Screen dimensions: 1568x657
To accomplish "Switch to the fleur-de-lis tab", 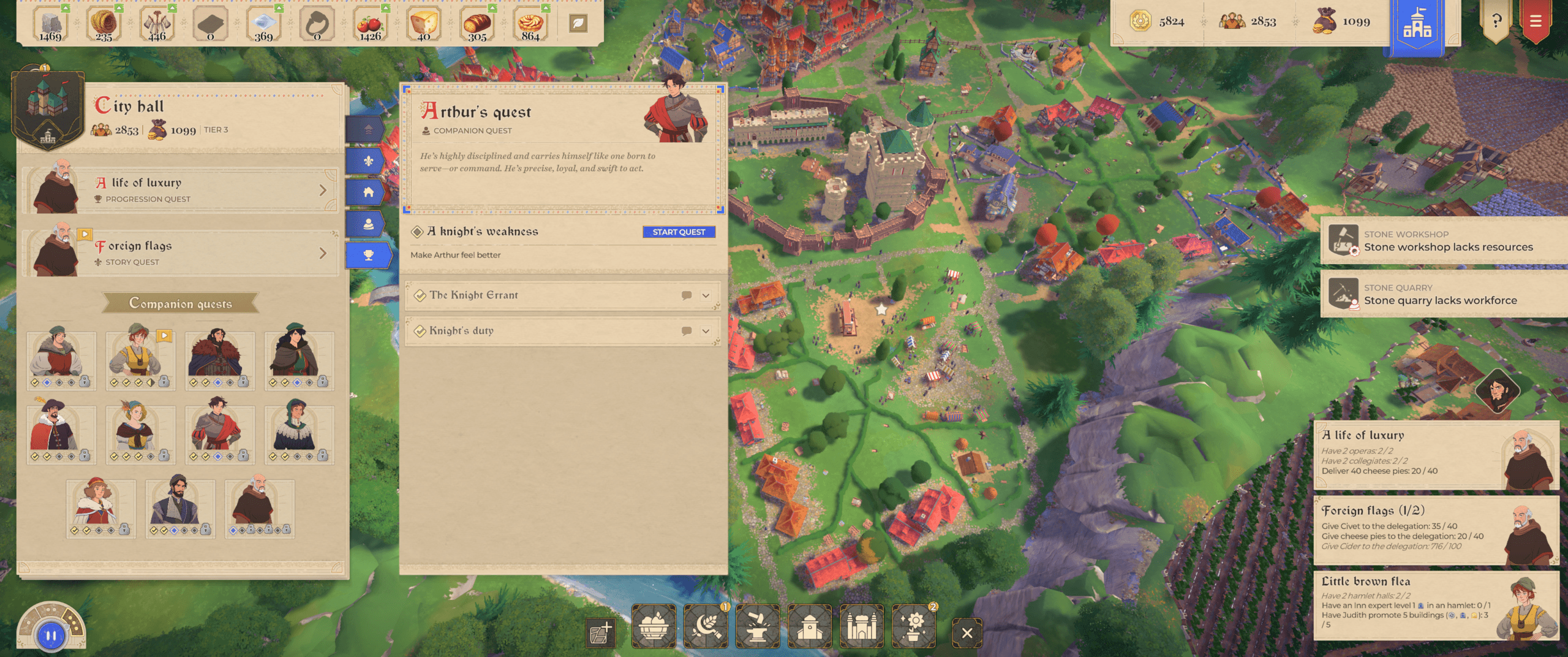I will click(368, 161).
